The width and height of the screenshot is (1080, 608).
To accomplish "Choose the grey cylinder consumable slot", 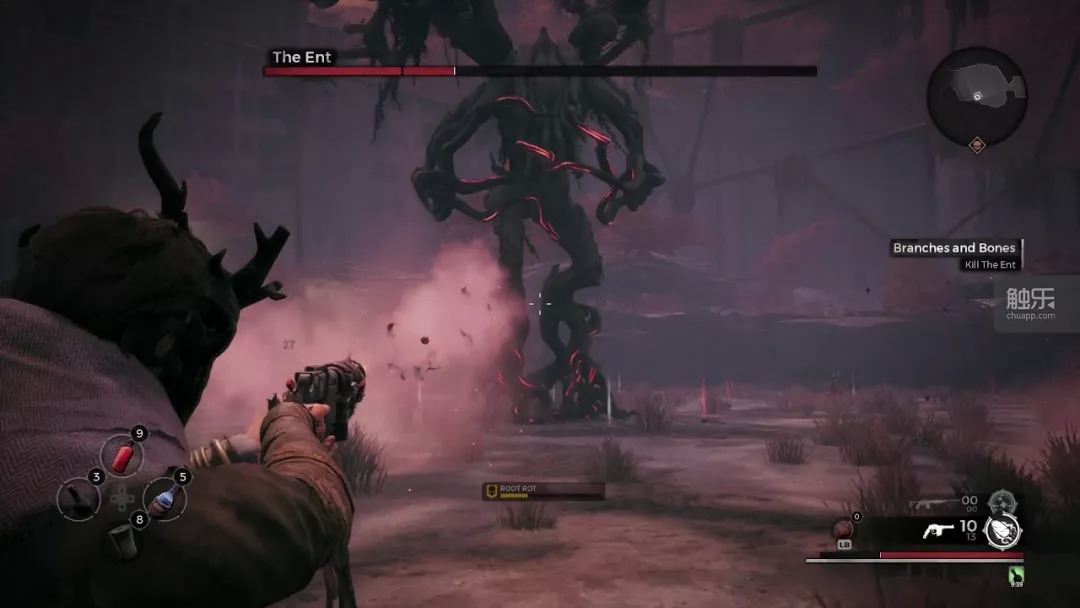I will [122, 539].
